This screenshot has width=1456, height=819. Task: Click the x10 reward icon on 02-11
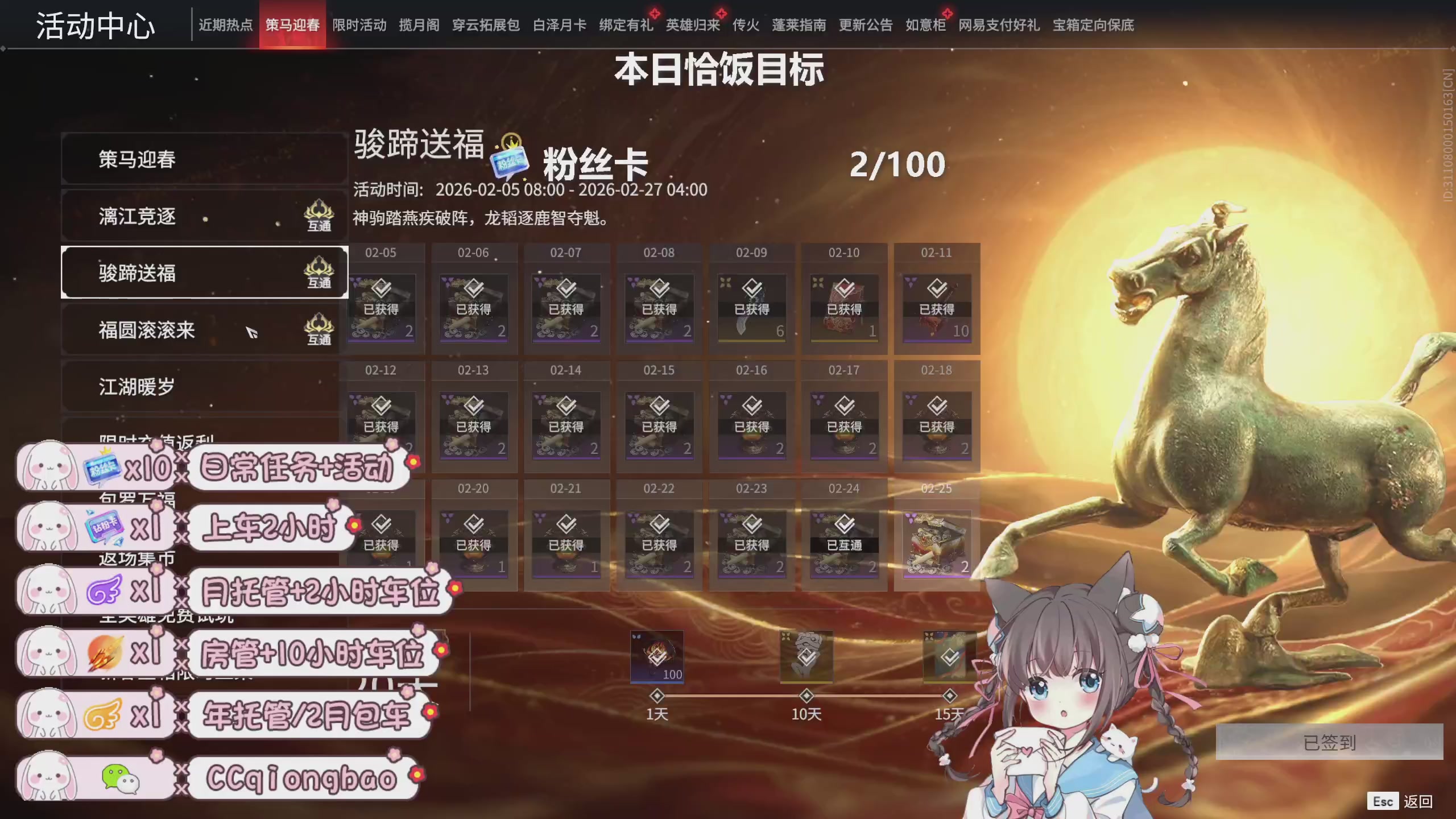click(937, 307)
